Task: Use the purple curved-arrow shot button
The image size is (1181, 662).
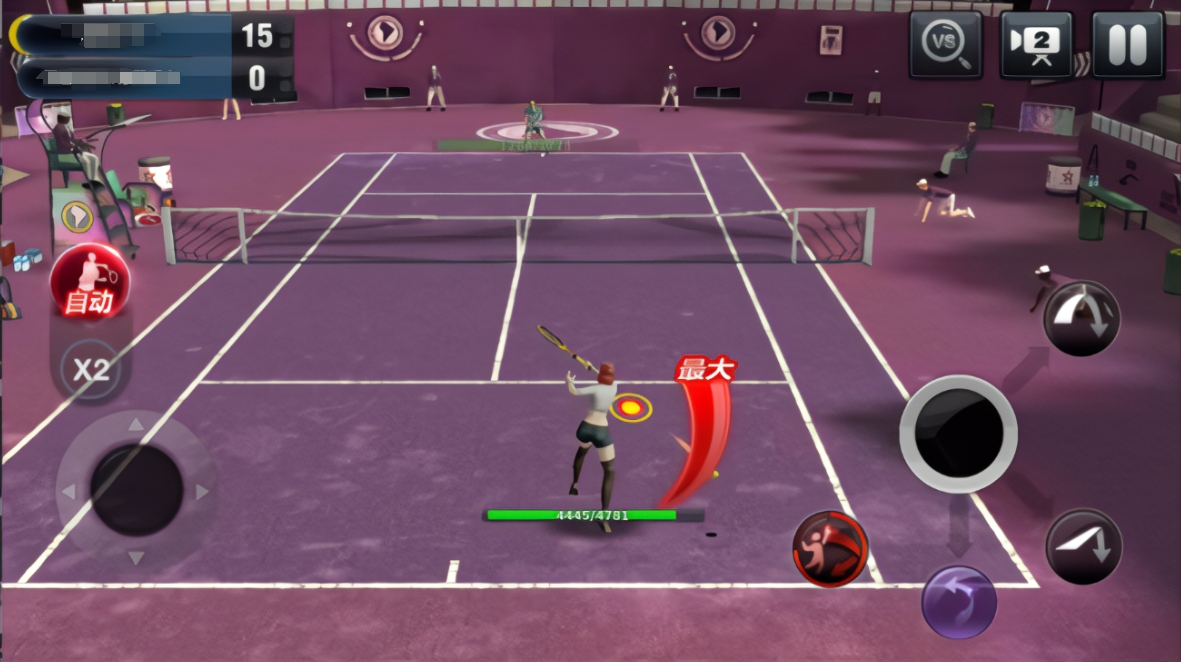Action: (958, 602)
